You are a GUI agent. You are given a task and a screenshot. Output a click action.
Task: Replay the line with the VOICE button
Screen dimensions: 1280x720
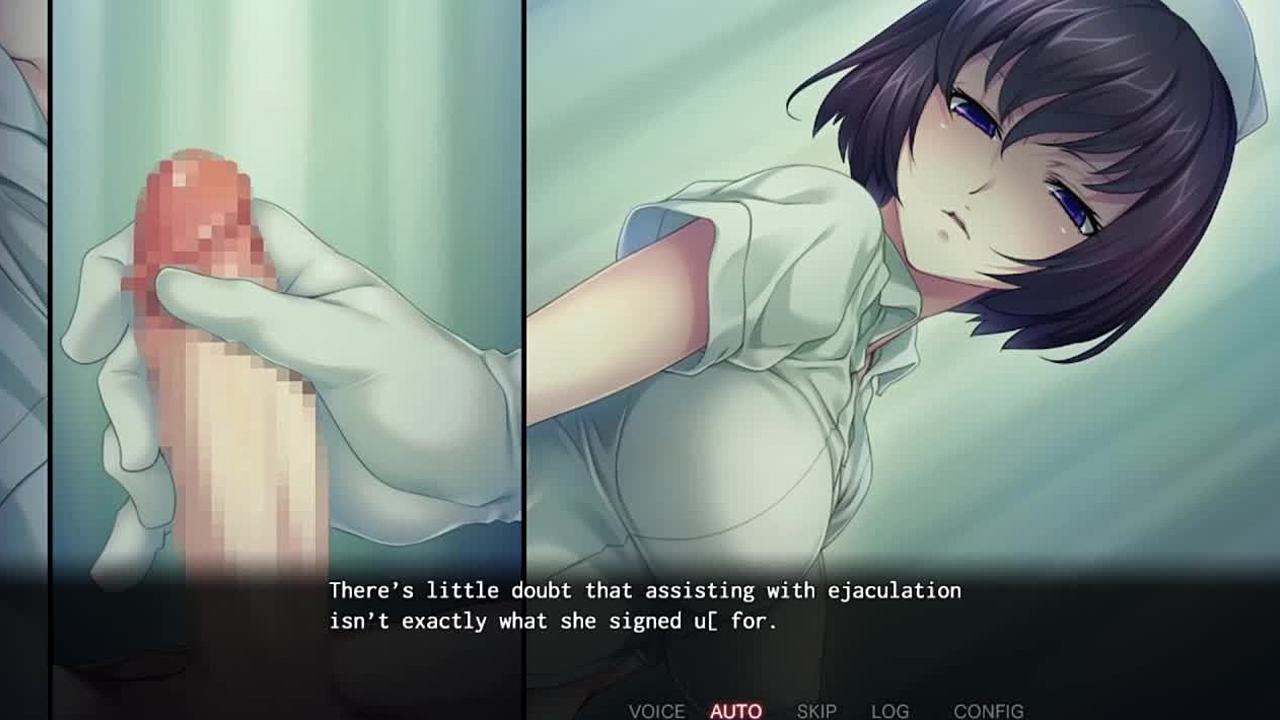click(x=656, y=711)
